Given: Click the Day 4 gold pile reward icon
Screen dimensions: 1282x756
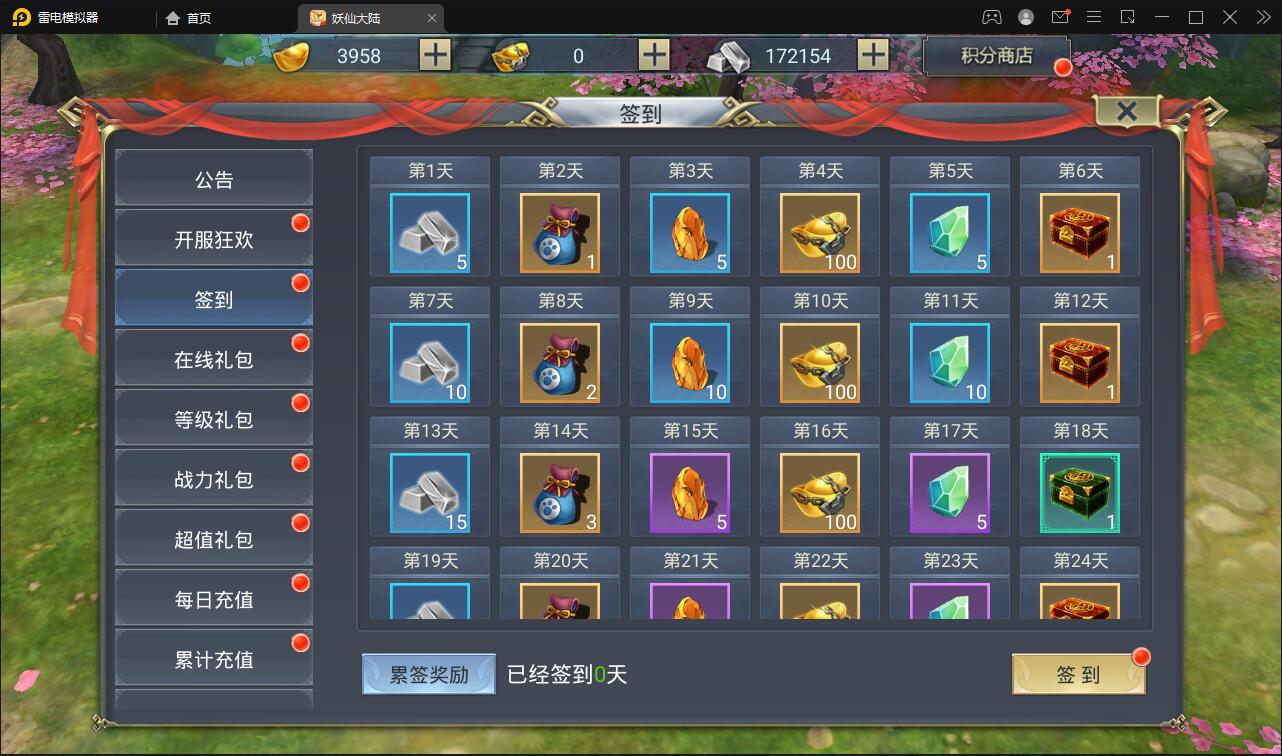Looking at the screenshot, I should tap(819, 234).
